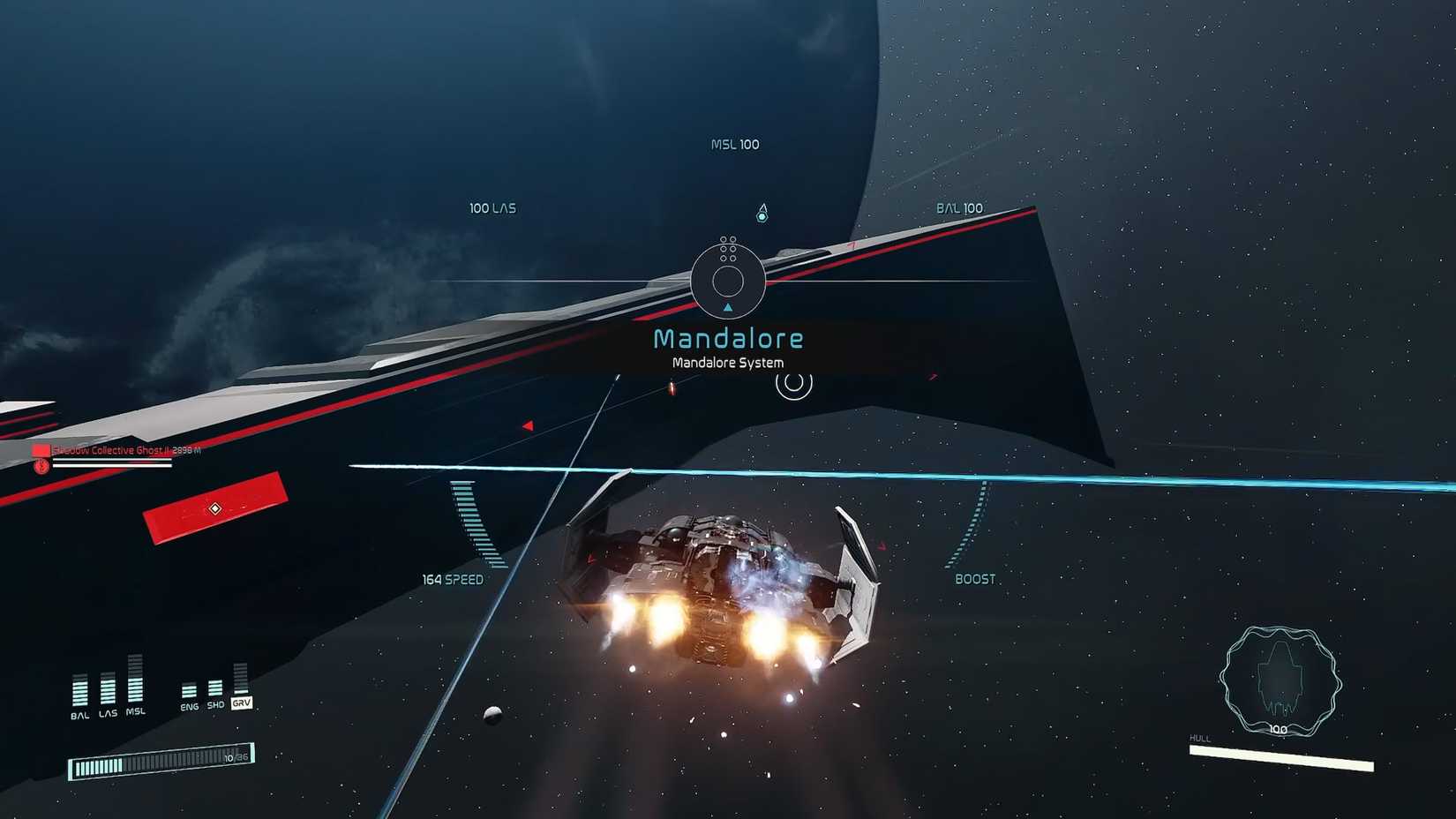The height and width of the screenshot is (819, 1456).
Task: Click the lightning status icon near Shadow Collective Ghost
Action: (x=42, y=467)
